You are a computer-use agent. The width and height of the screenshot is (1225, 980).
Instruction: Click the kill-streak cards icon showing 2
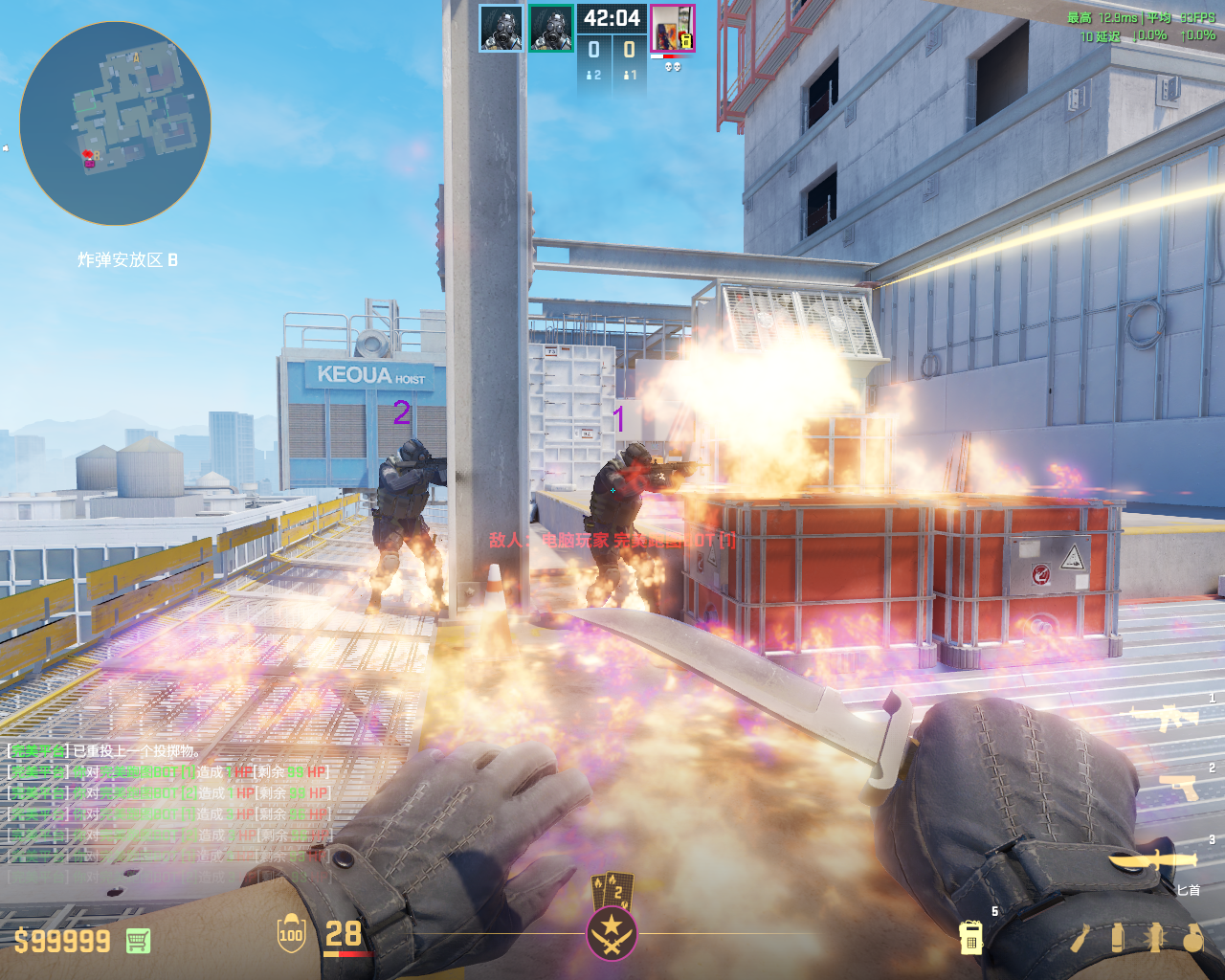pos(612,889)
